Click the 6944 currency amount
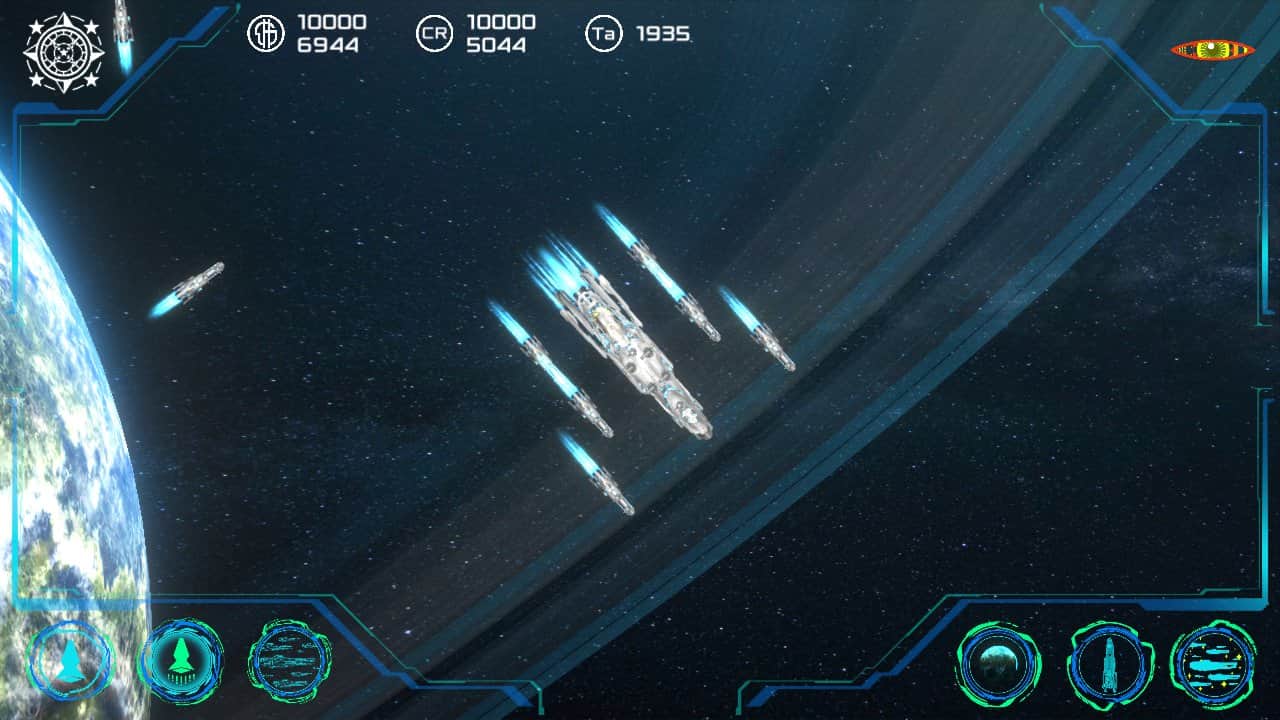 click(x=330, y=43)
